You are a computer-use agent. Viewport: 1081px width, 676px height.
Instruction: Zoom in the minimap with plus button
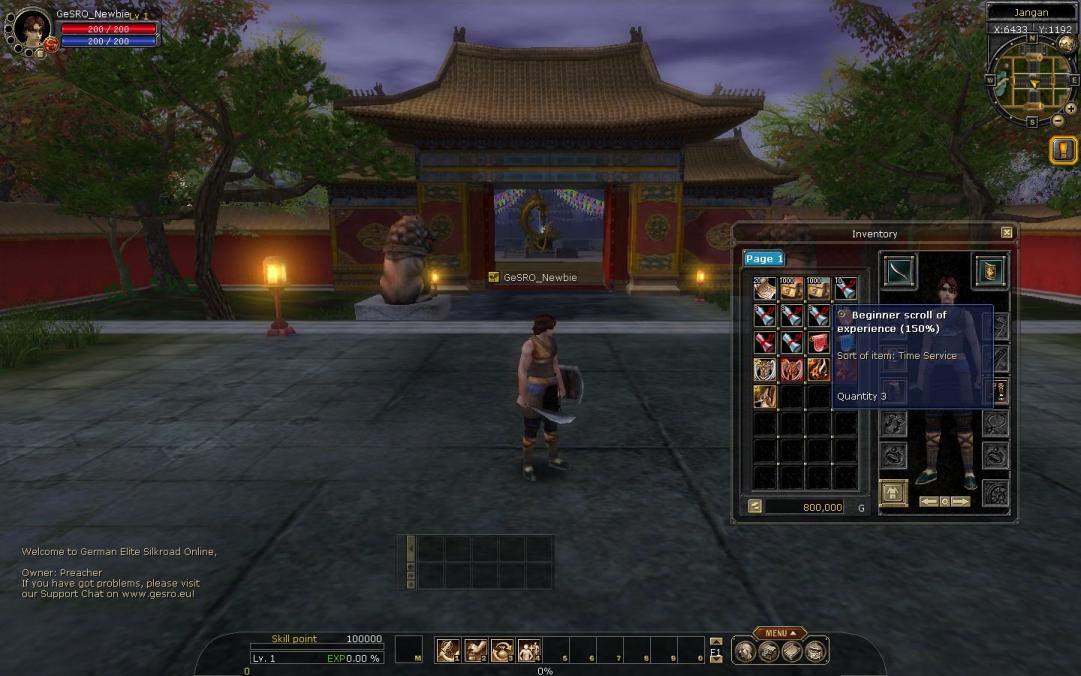[x=1071, y=108]
